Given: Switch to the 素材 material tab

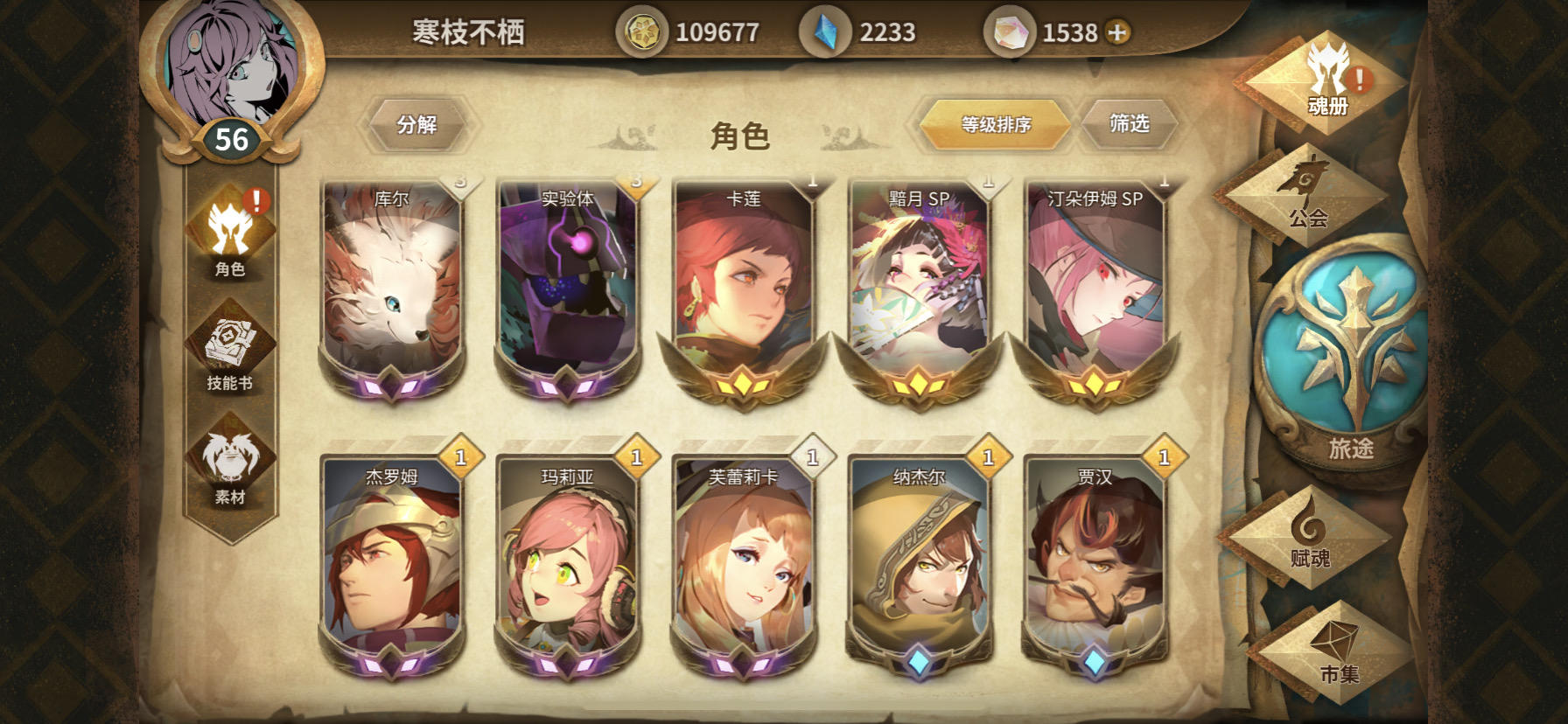Looking at the screenshot, I should 231,468.
